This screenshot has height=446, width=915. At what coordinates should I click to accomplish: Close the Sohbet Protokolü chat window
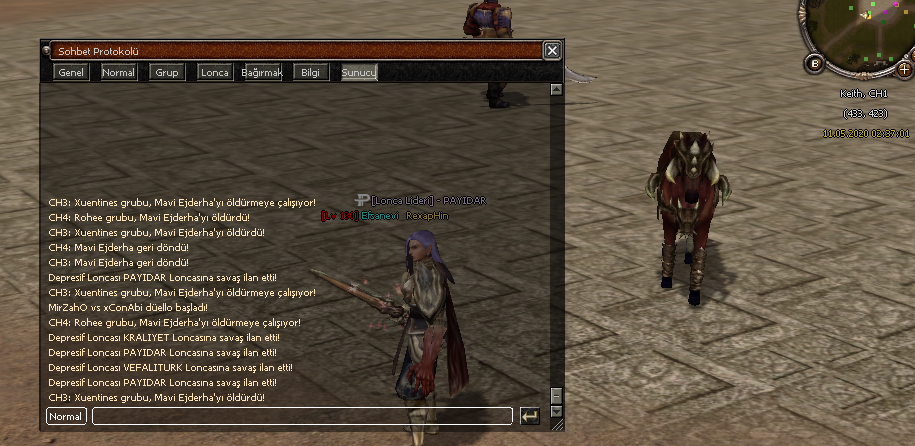pyautogui.click(x=552, y=50)
